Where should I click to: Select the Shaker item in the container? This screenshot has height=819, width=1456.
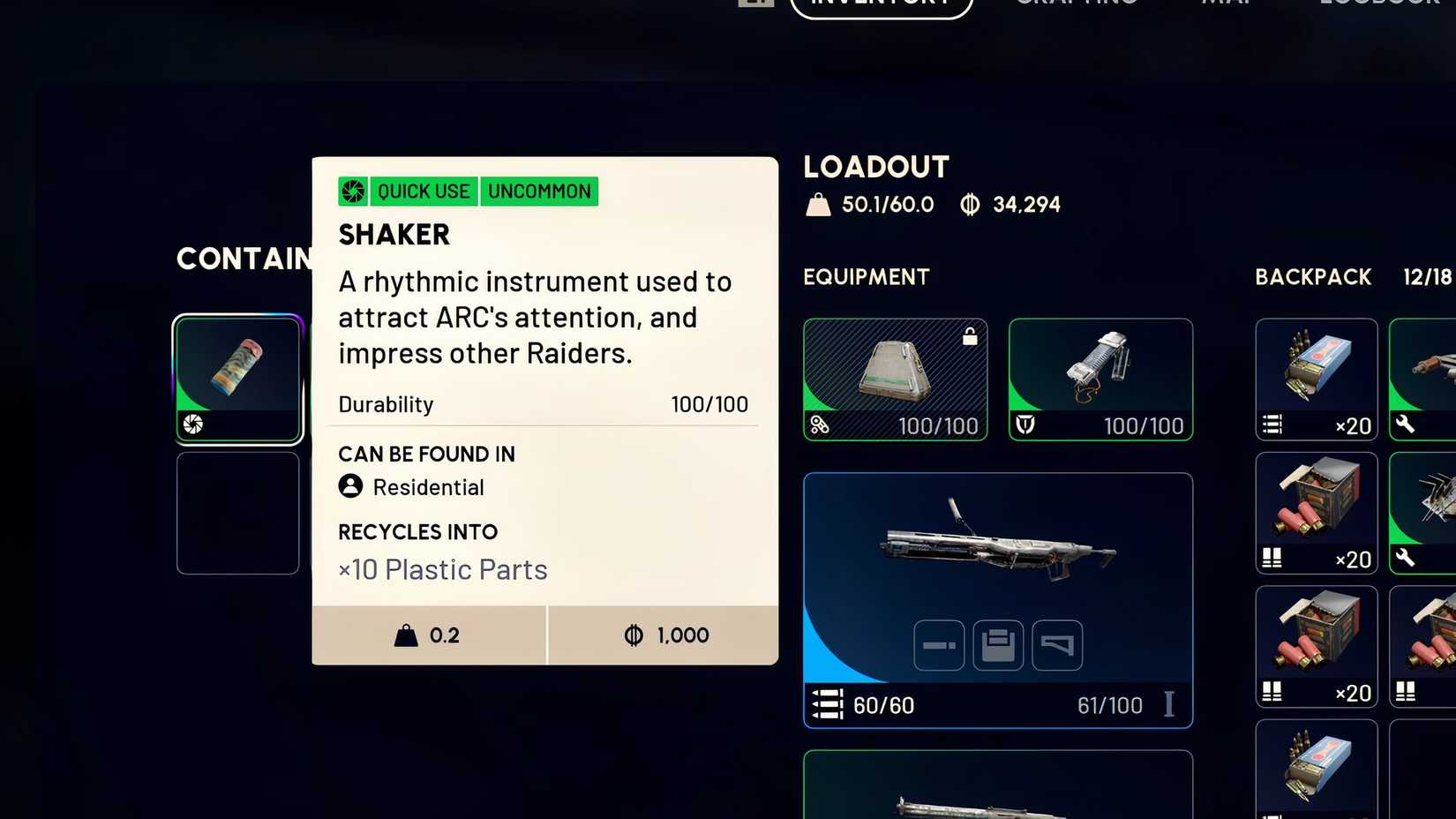coord(237,378)
